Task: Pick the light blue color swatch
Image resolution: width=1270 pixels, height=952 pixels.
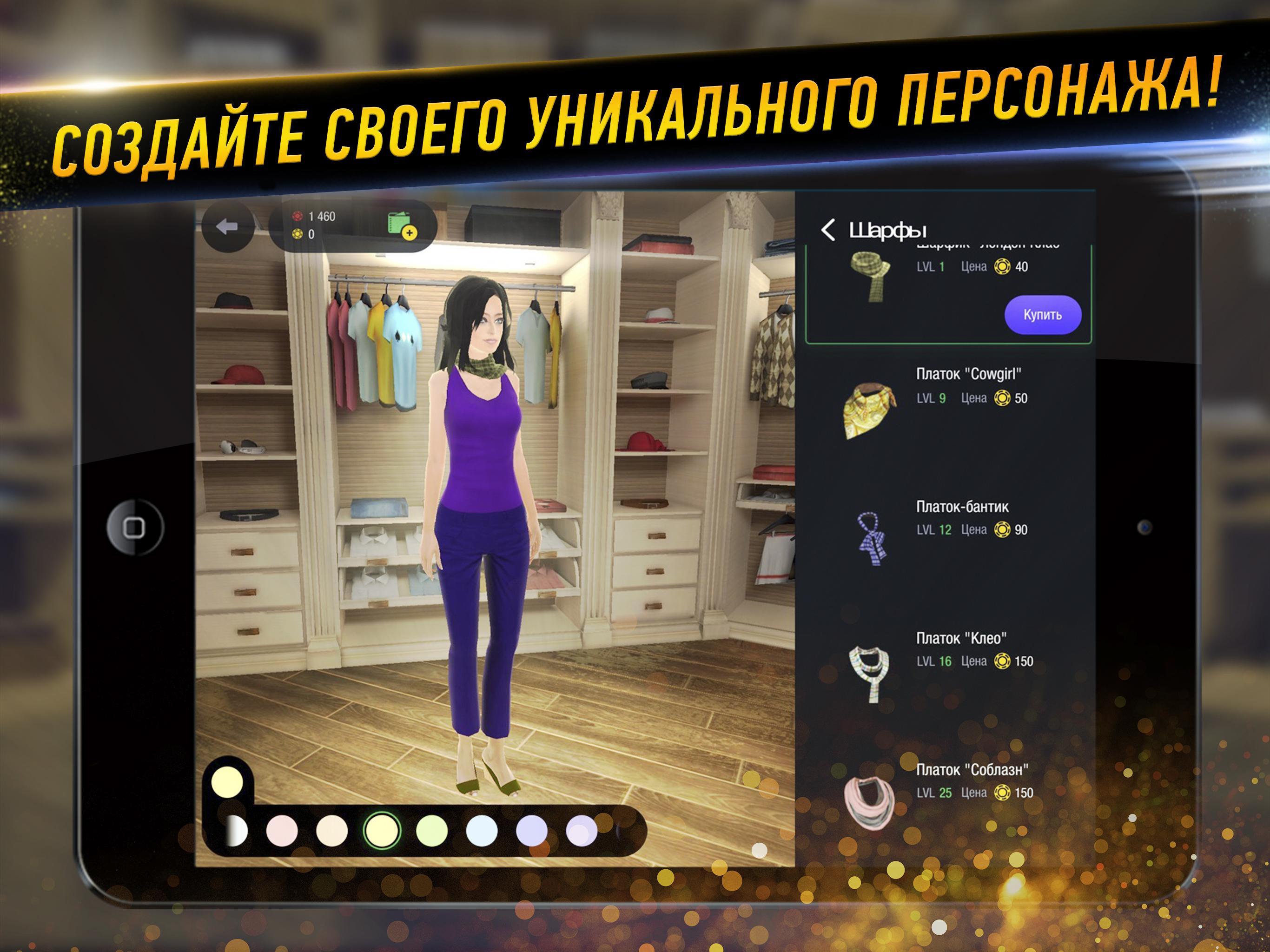Action: [x=482, y=831]
